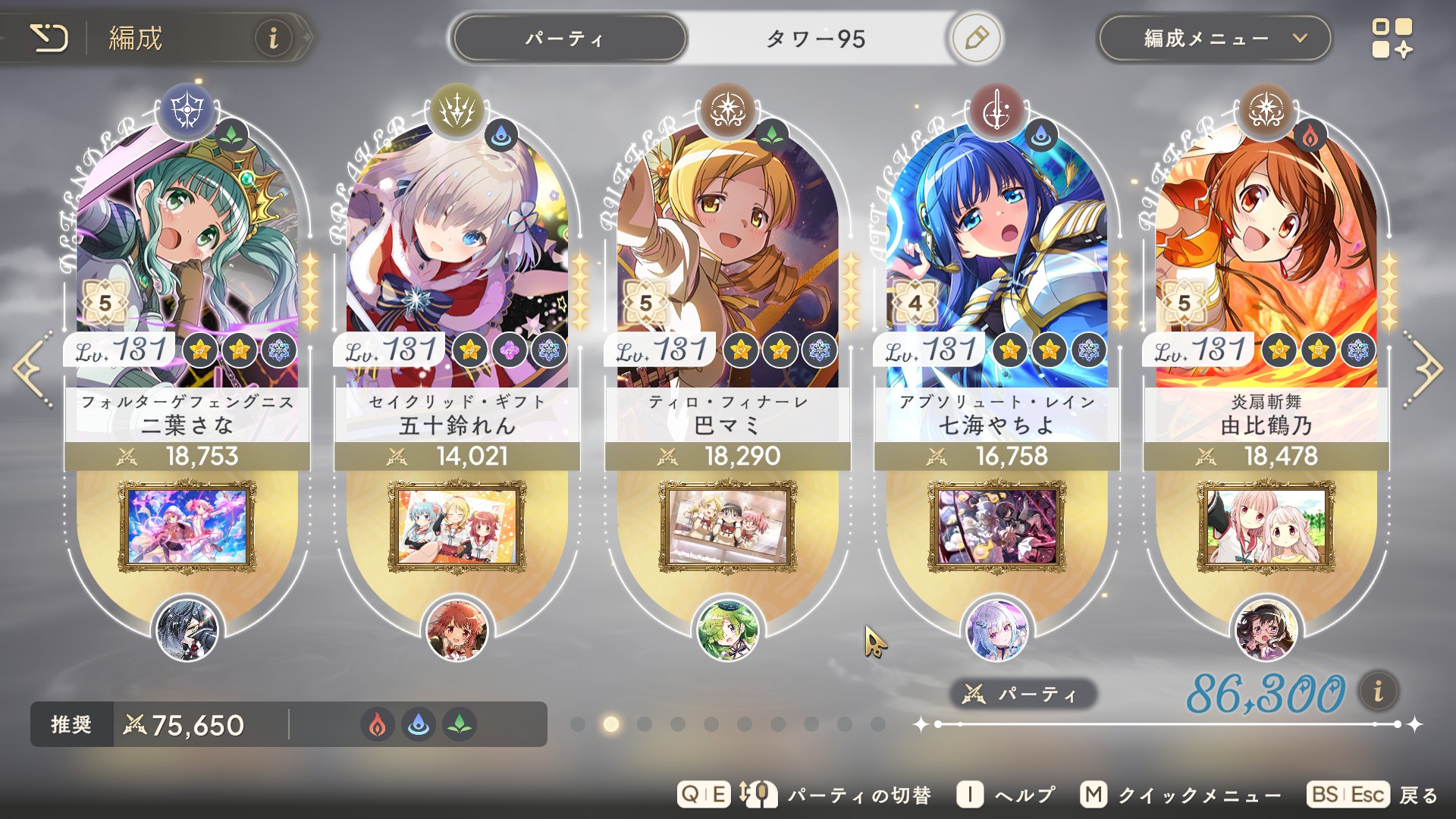Open the framed portrait under 巴マミ

(727, 526)
